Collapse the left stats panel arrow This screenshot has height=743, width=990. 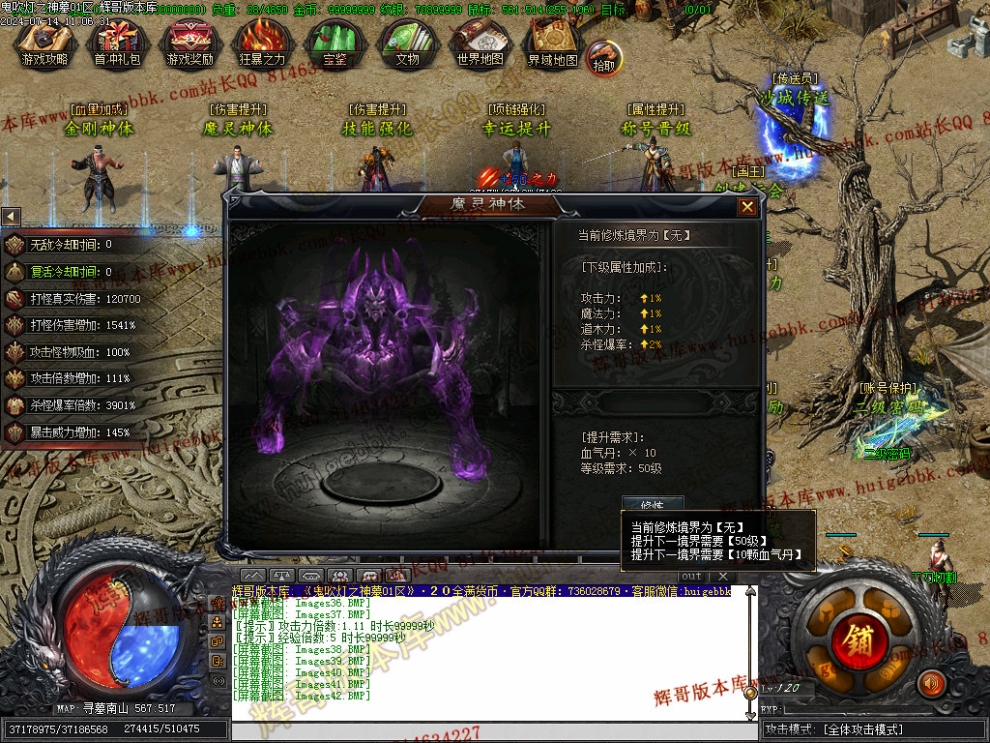10,216
